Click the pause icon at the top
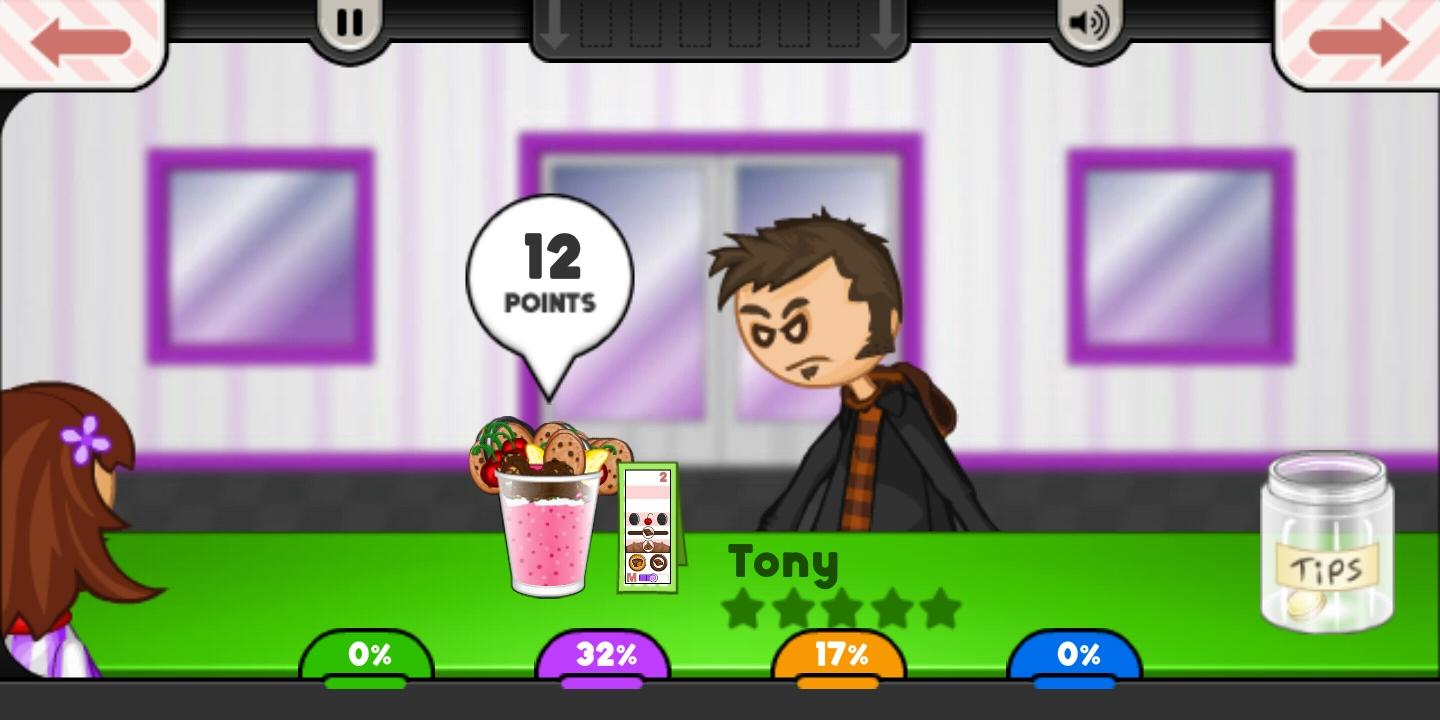Image resolution: width=1440 pixels, height=720 pixels. pos(348,22)
